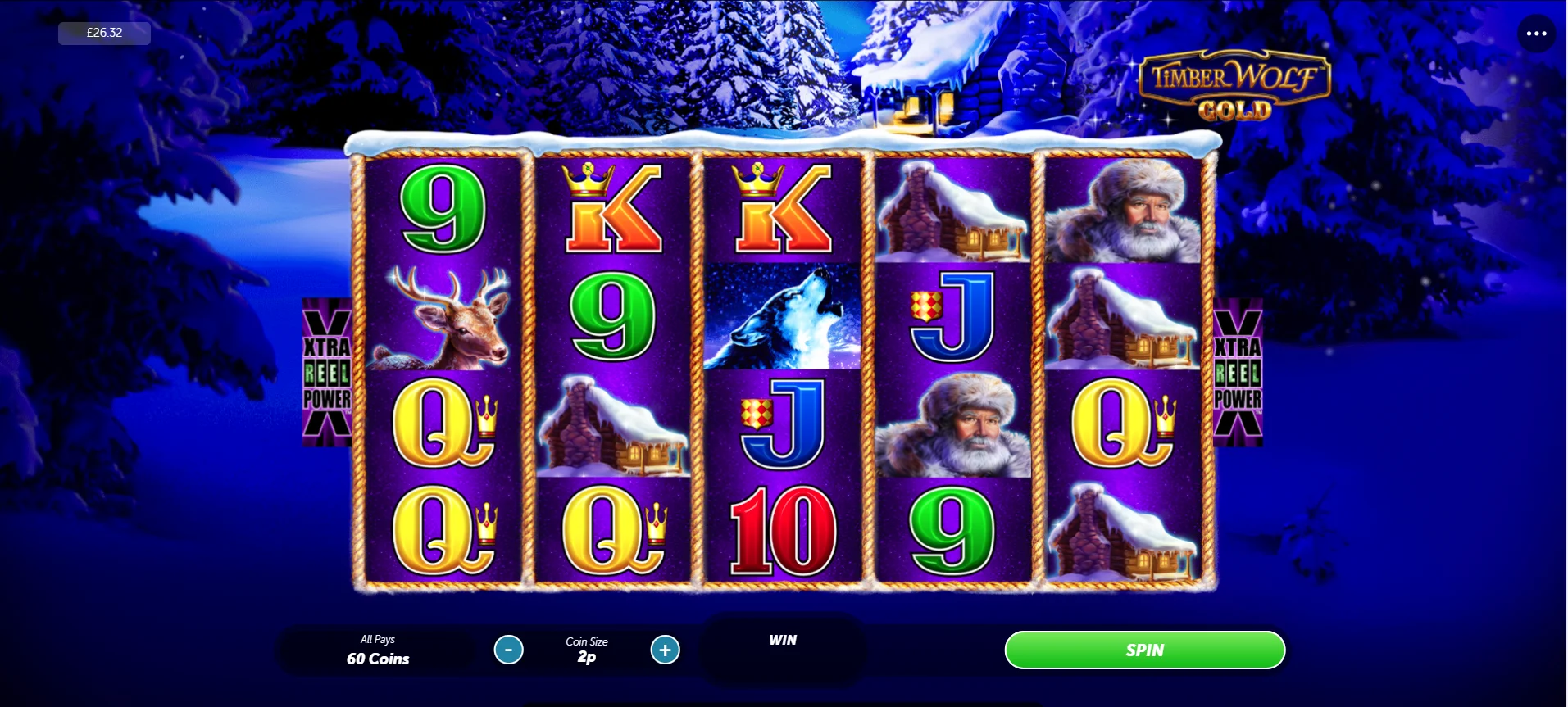The width and height of the screenshot is (1568, 707).
Task: Click the All Pays 60 Coins display
Action: pos(377,650)
